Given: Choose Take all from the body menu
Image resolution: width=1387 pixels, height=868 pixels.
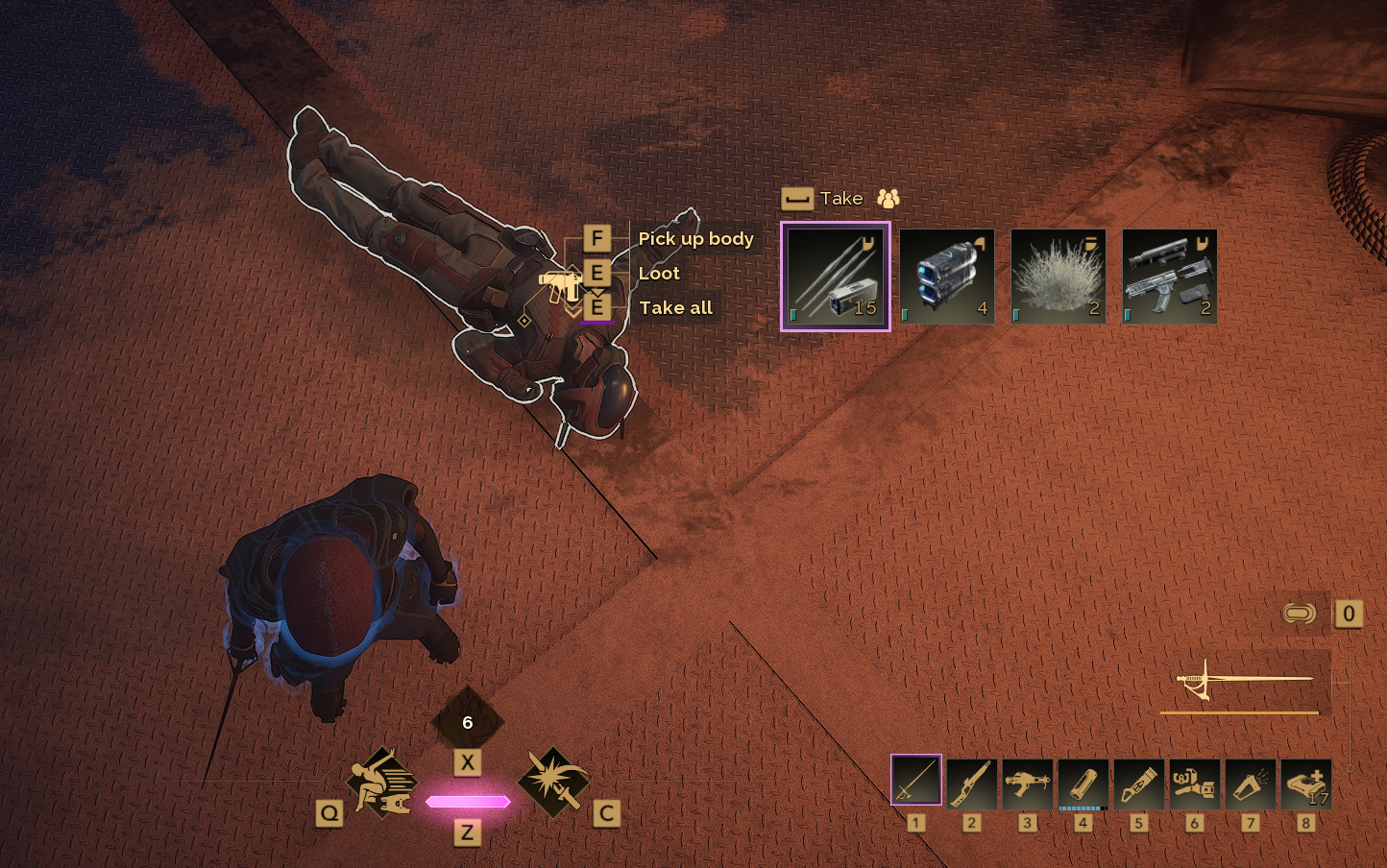Looking at the screenshot, I should tap(675, 308).
